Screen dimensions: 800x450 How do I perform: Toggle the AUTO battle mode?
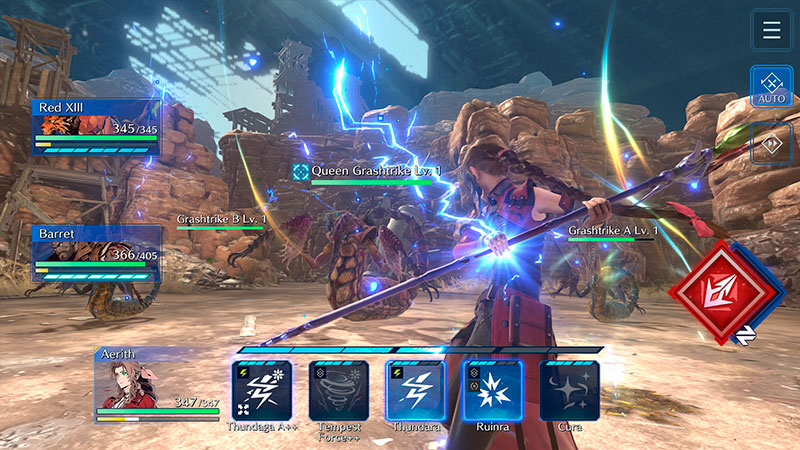(x=771, y=86)
